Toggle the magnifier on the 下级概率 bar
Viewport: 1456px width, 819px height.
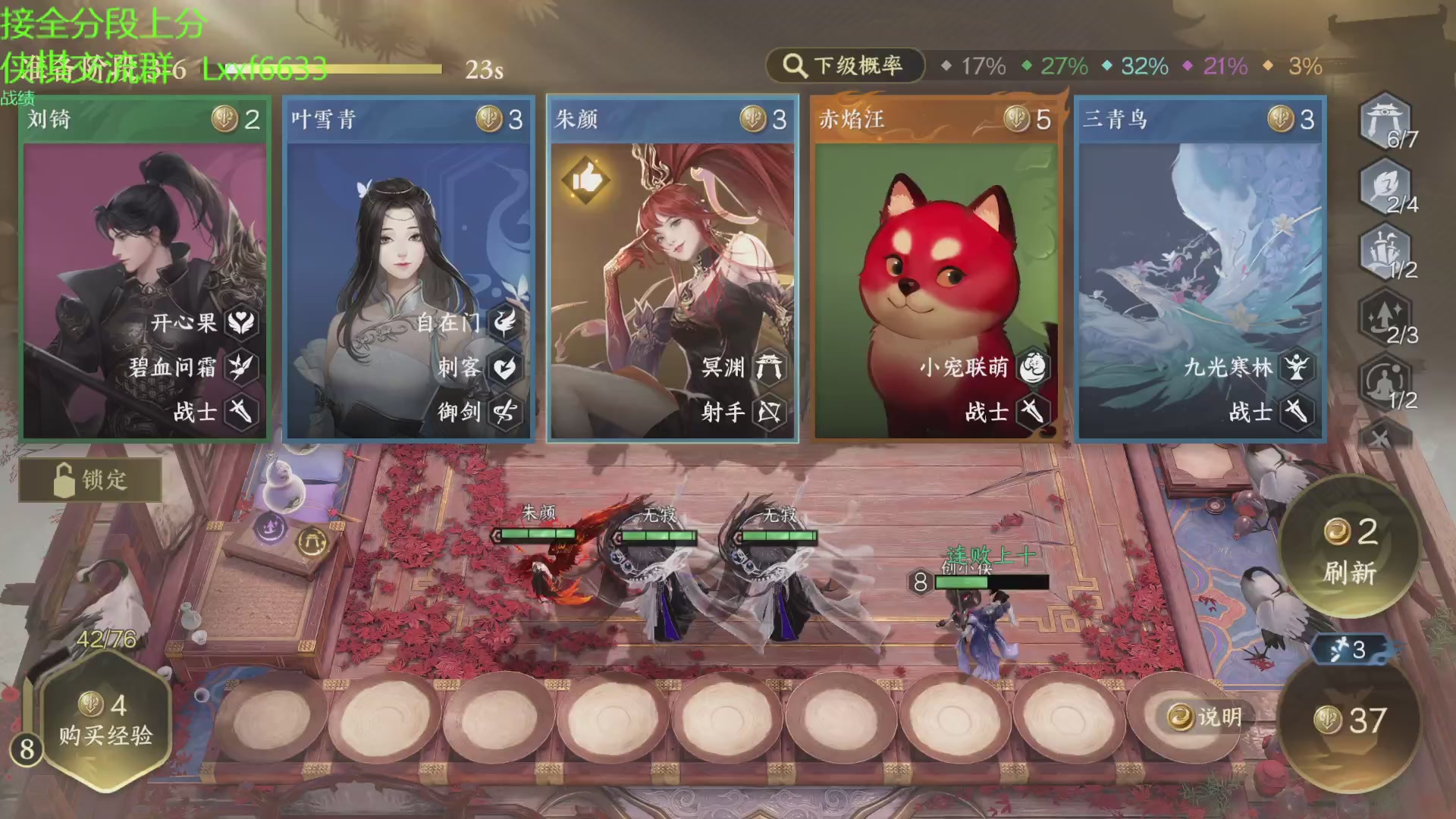point(793,66)
